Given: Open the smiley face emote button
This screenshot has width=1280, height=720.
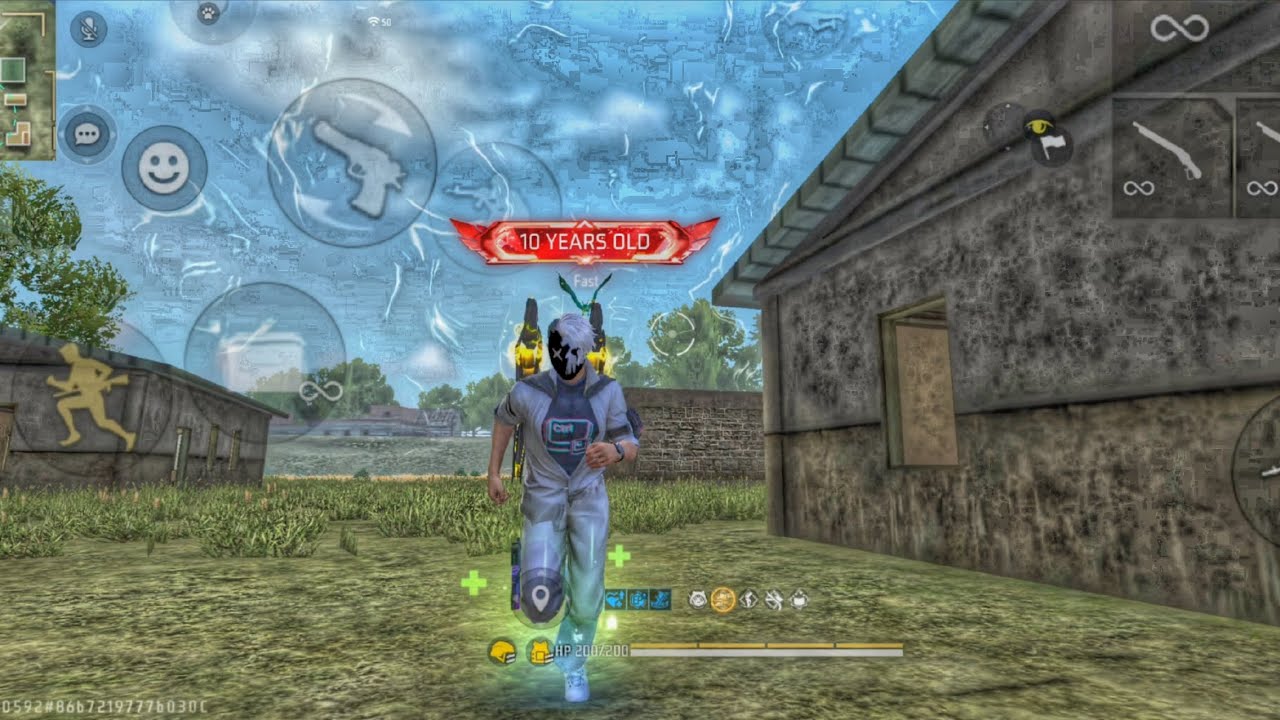Looking at the screenshot, I should [164, 169].
